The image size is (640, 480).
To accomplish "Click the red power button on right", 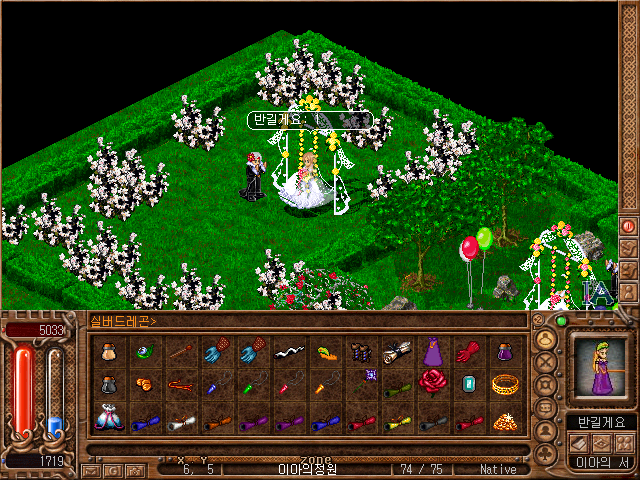I will pos(629,226).
